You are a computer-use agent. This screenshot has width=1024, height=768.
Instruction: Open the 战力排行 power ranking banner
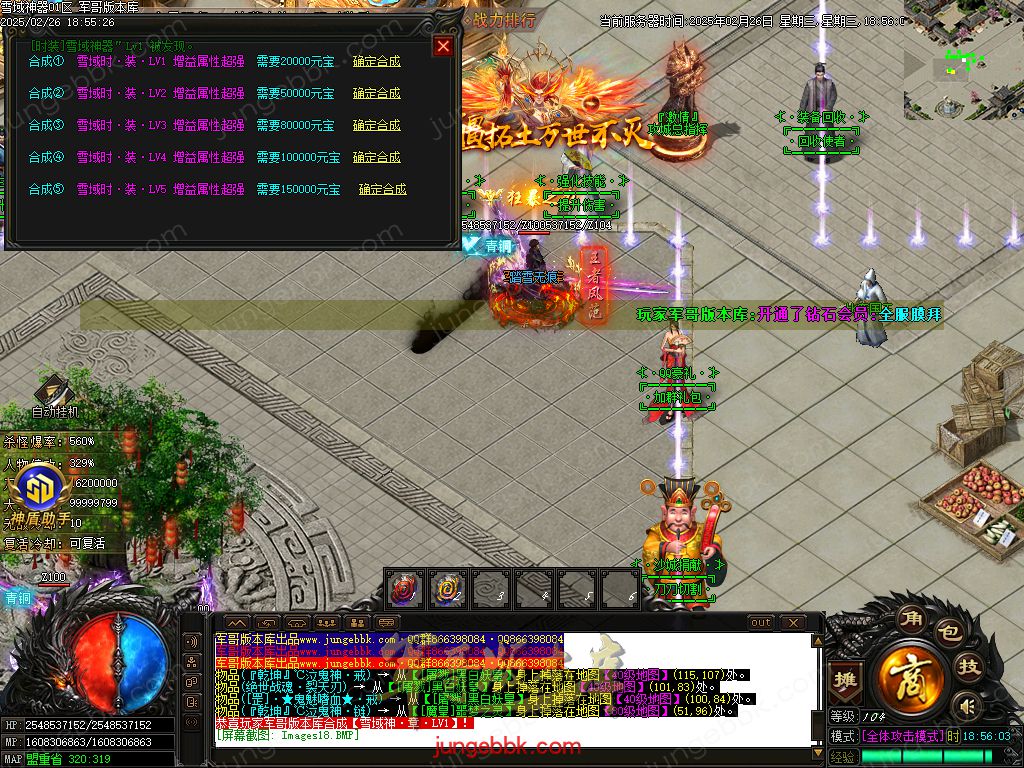click(x=503, y=19)
